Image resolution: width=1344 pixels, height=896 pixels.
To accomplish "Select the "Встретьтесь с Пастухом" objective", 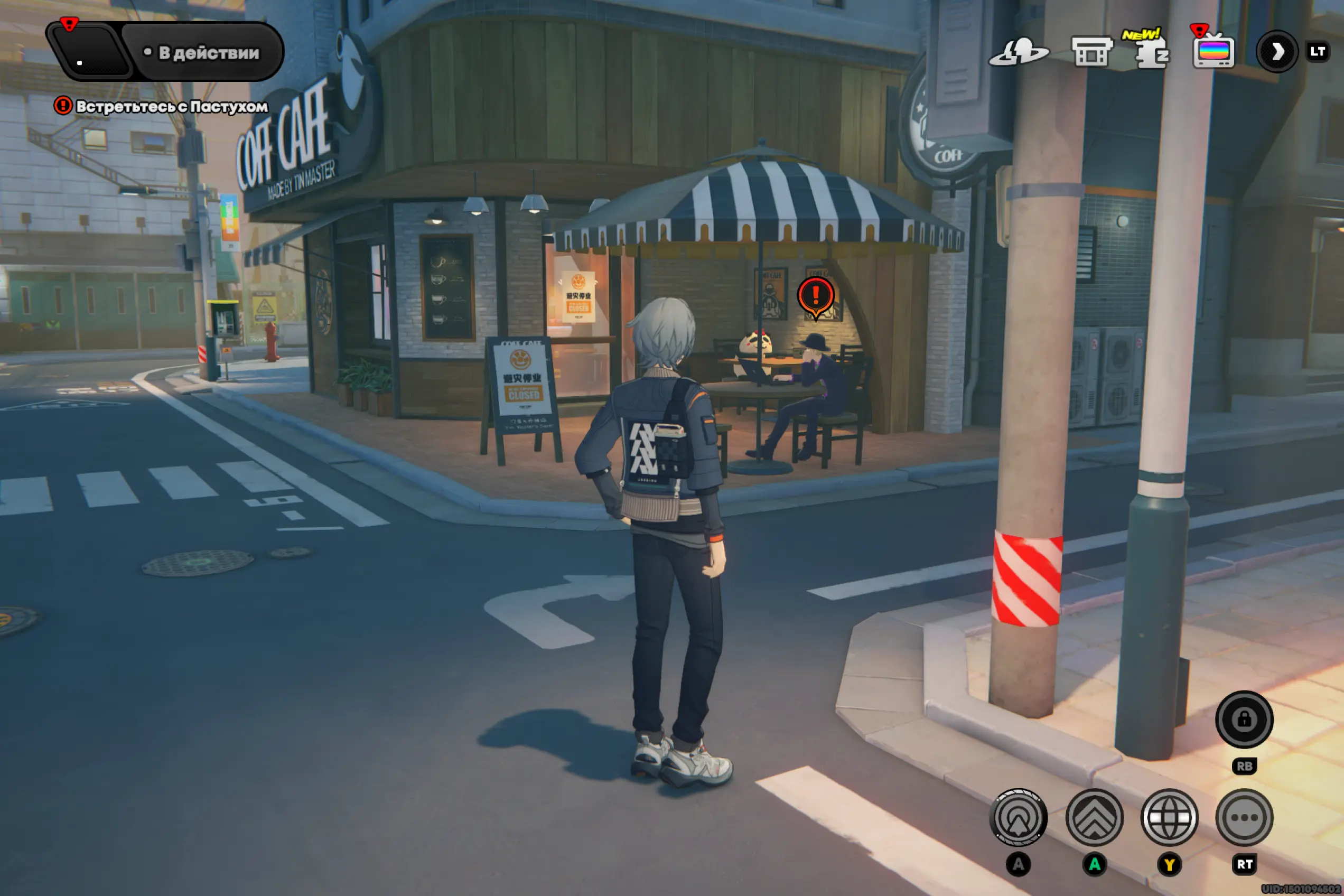I will pos(171,106).
